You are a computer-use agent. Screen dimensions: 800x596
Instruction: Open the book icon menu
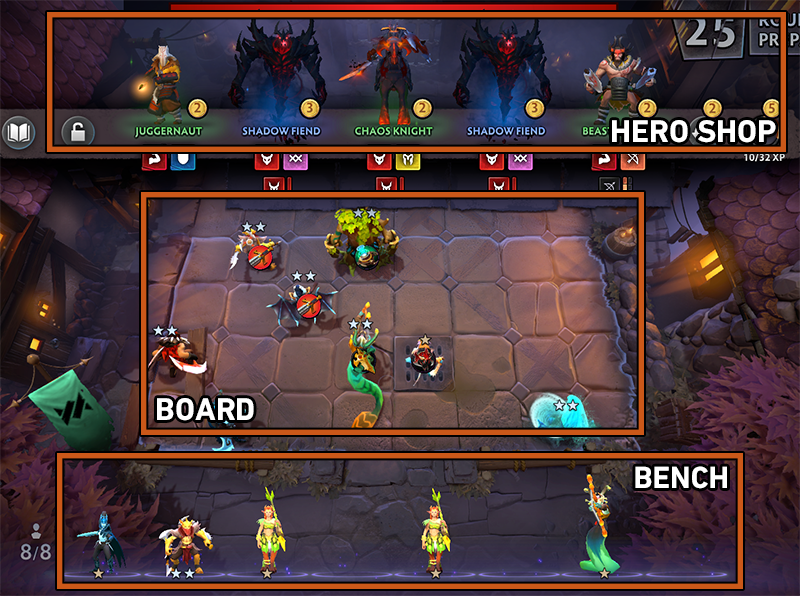click(x=18, y=132)
